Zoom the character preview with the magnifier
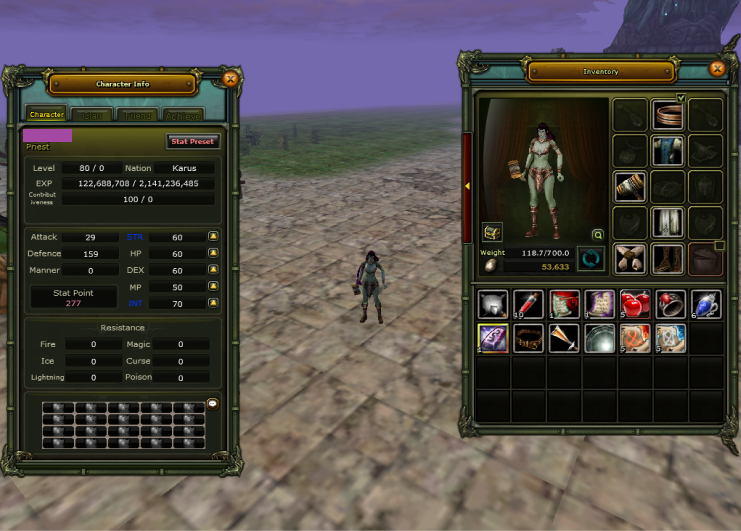 pos(598,235)
